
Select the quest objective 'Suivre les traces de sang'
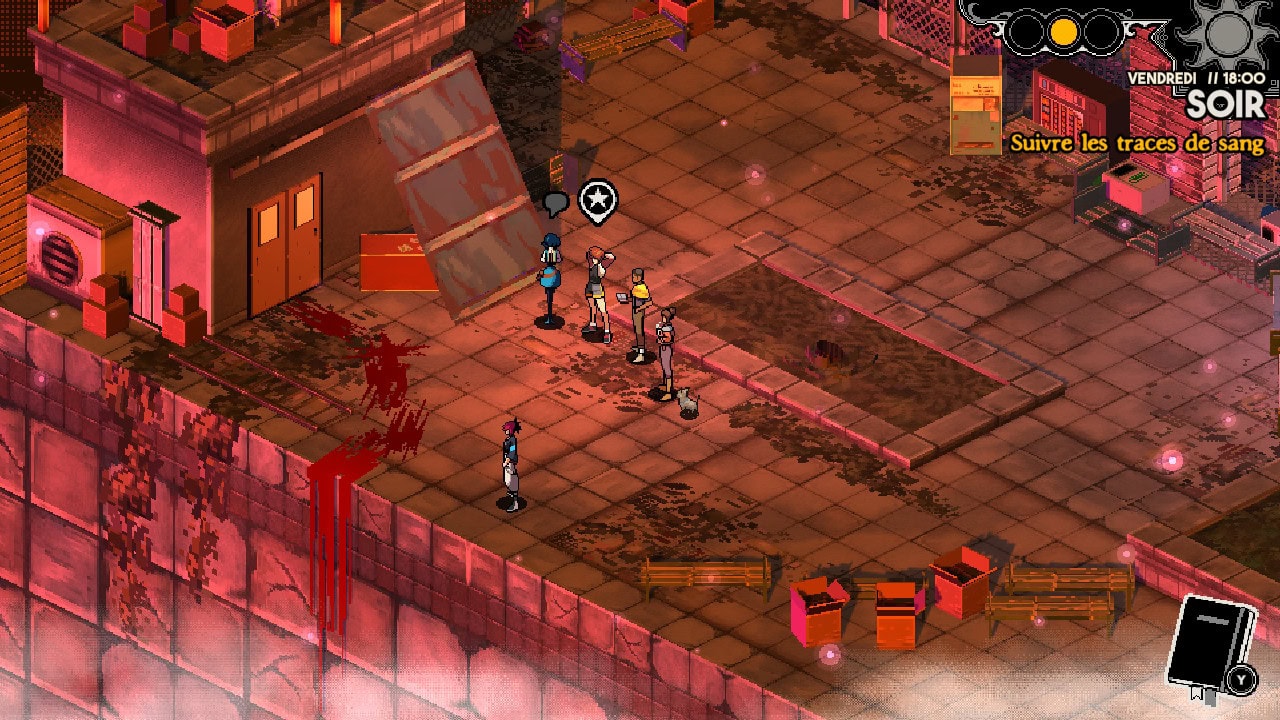point(1137,143)
